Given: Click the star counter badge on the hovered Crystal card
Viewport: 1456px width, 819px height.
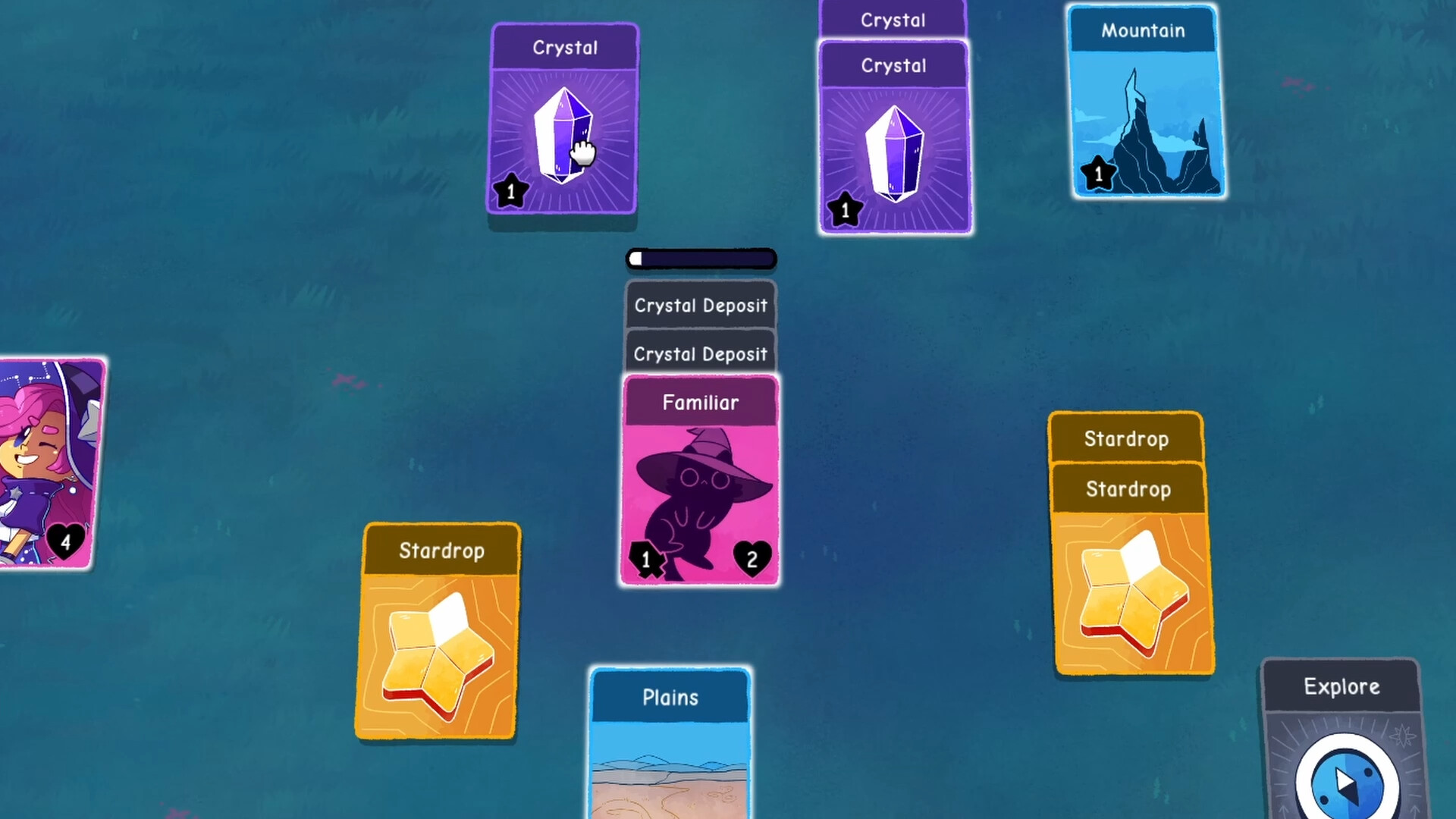Looking at the screenshot, I should tap(510, 192).
